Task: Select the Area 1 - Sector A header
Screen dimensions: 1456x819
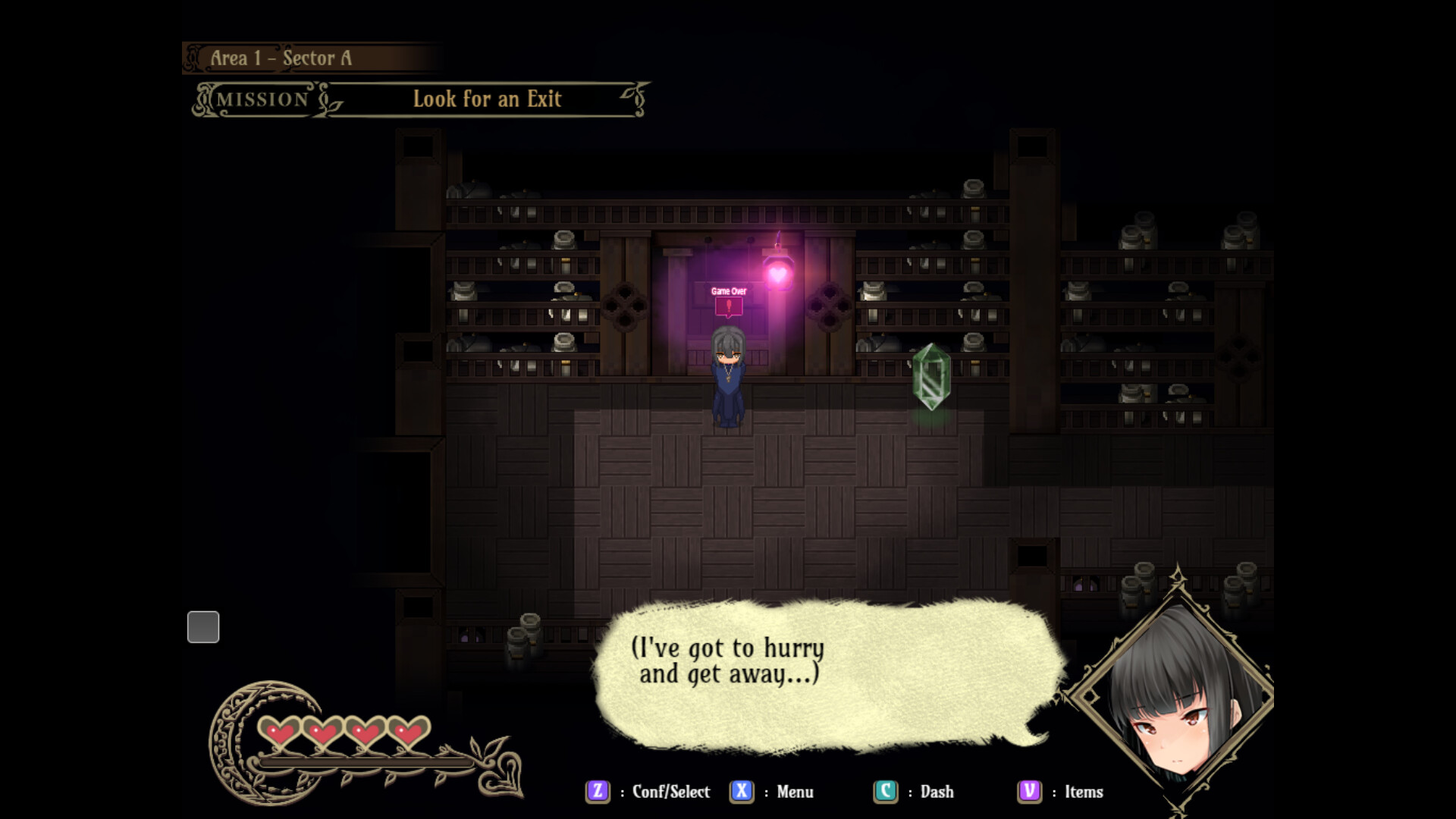Action: (282, 57)
